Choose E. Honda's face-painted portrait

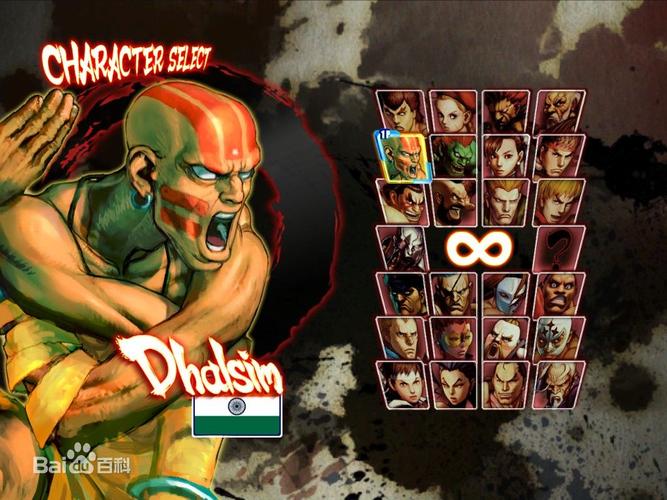[400, 200]
